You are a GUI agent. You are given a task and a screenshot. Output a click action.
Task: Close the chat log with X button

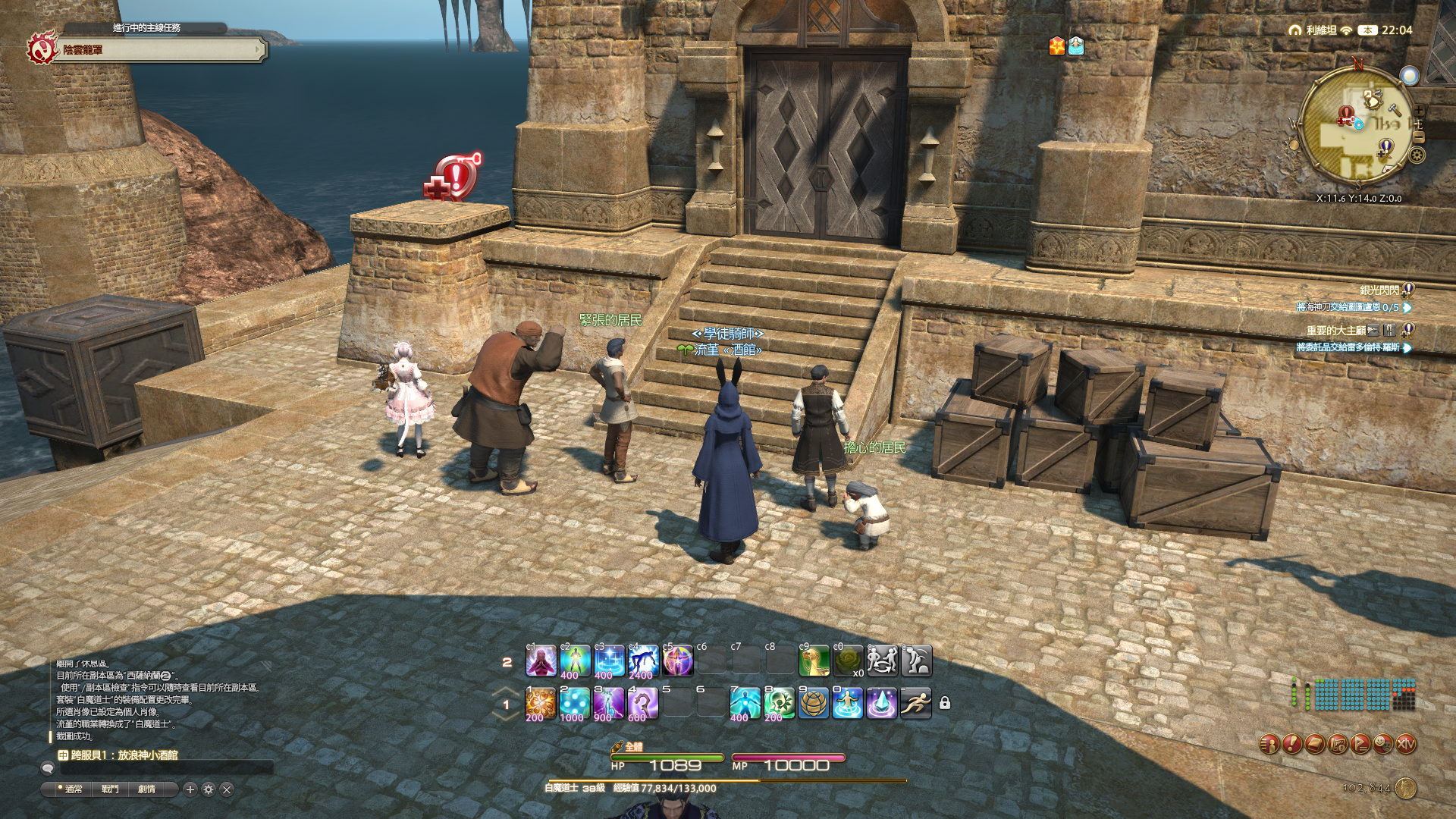pyautogui.click(x=227, y=789)
